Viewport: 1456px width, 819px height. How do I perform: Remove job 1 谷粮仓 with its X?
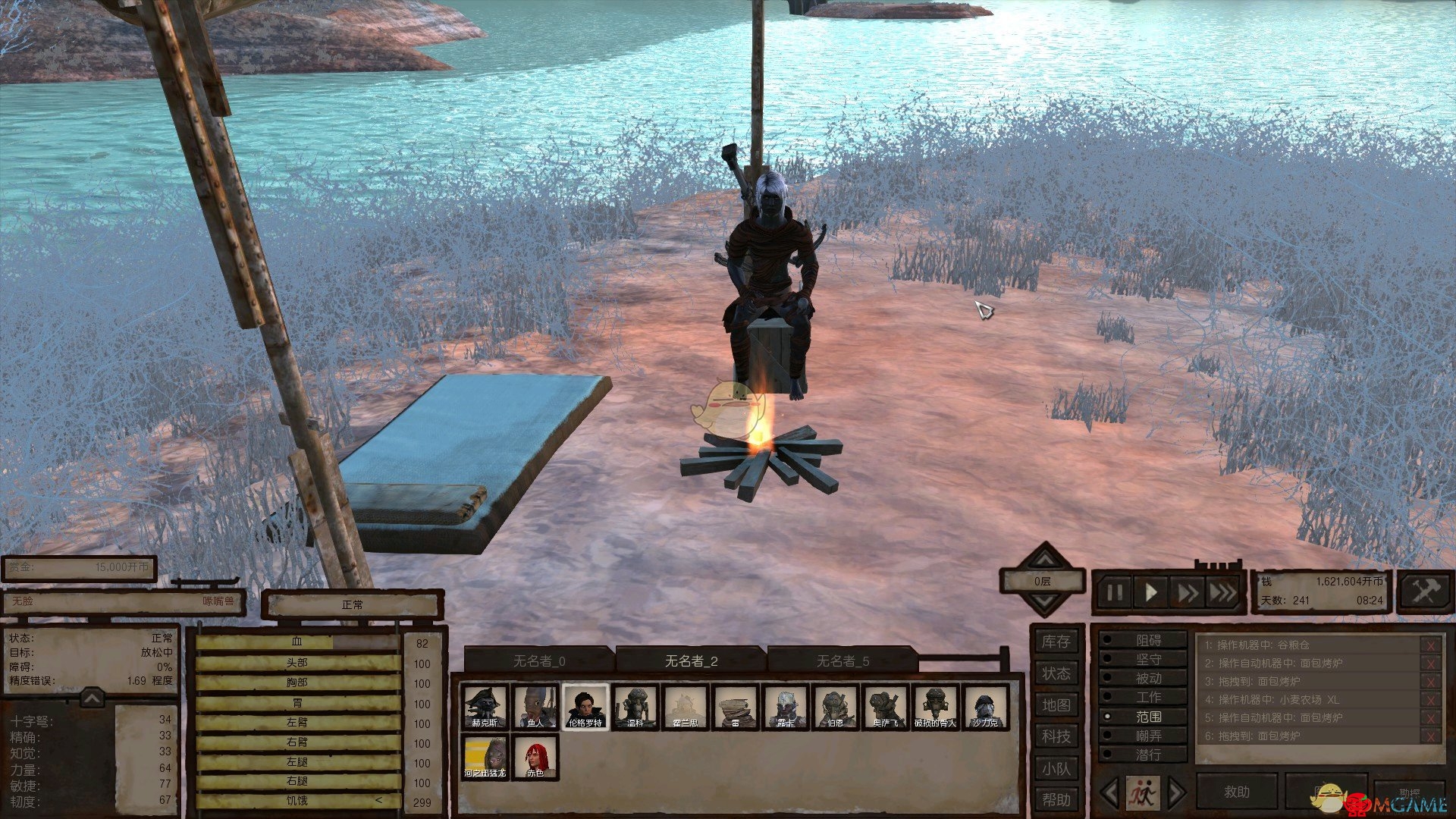[x=1430, y=645]
